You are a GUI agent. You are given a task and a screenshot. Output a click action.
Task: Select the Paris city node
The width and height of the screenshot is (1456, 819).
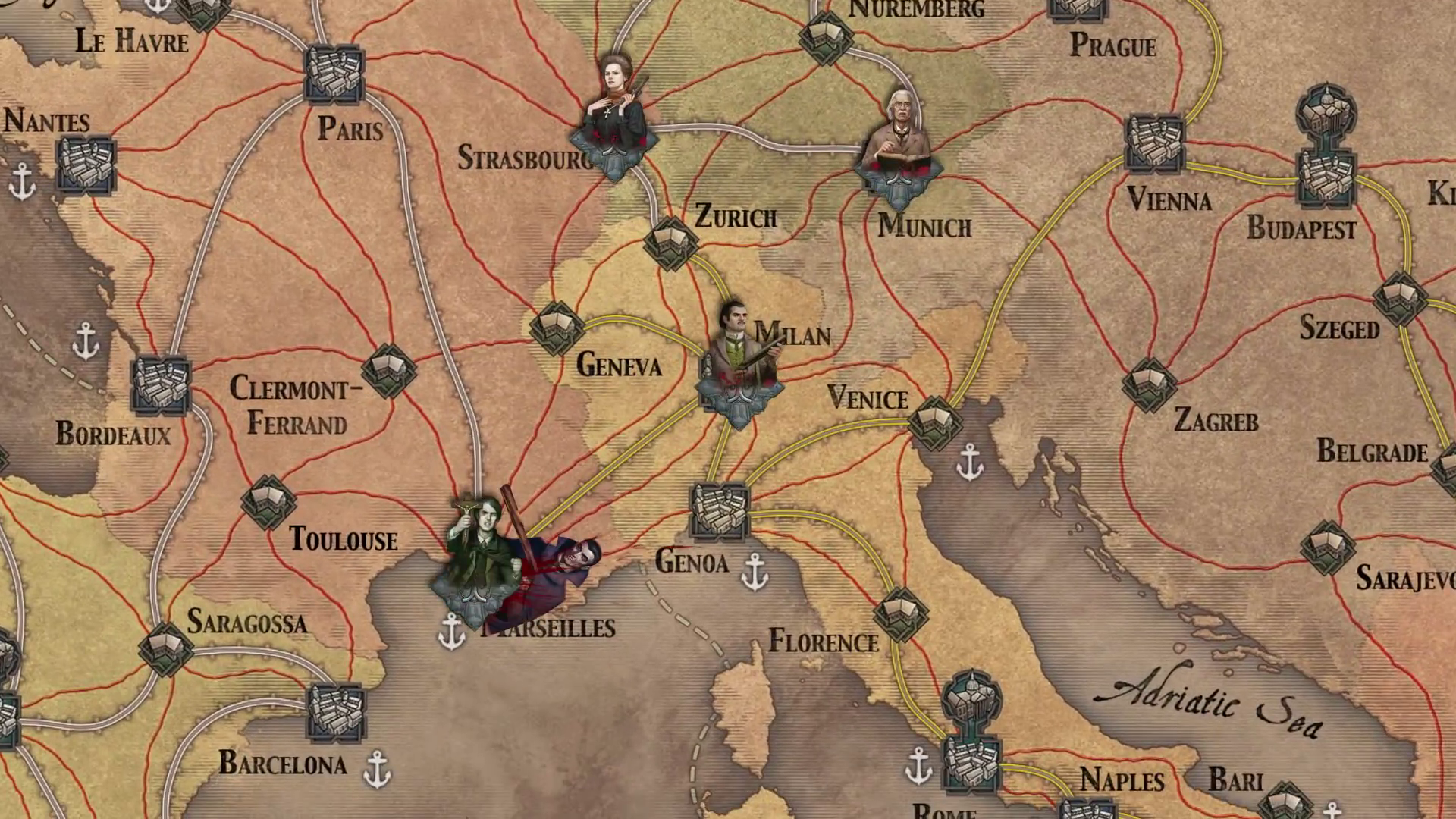pos(334,74)
